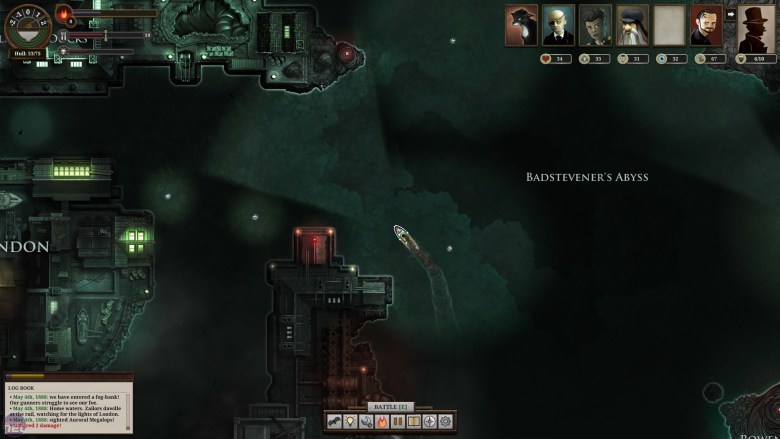Viewport: 780px width, 439px height.
Task: Select the black cat officer portrait
Action: pyautogui.click(x=521, y=25)
